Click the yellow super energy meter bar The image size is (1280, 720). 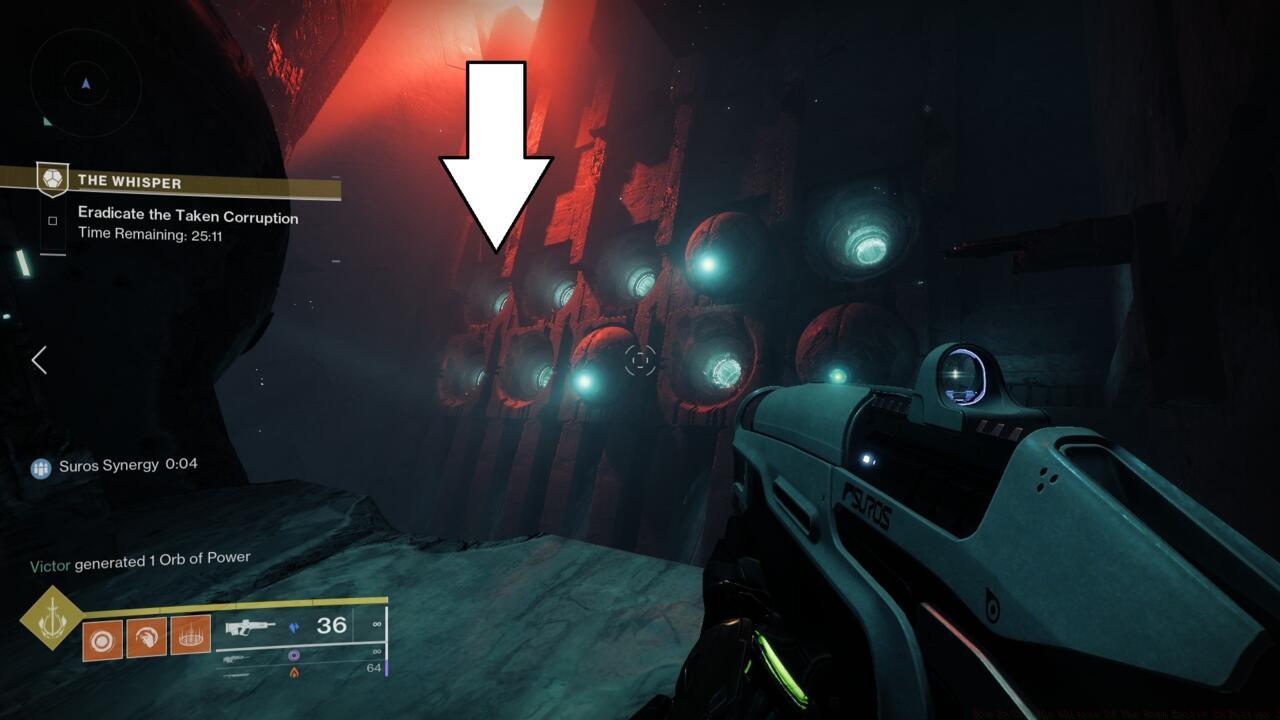coord(250,601)
